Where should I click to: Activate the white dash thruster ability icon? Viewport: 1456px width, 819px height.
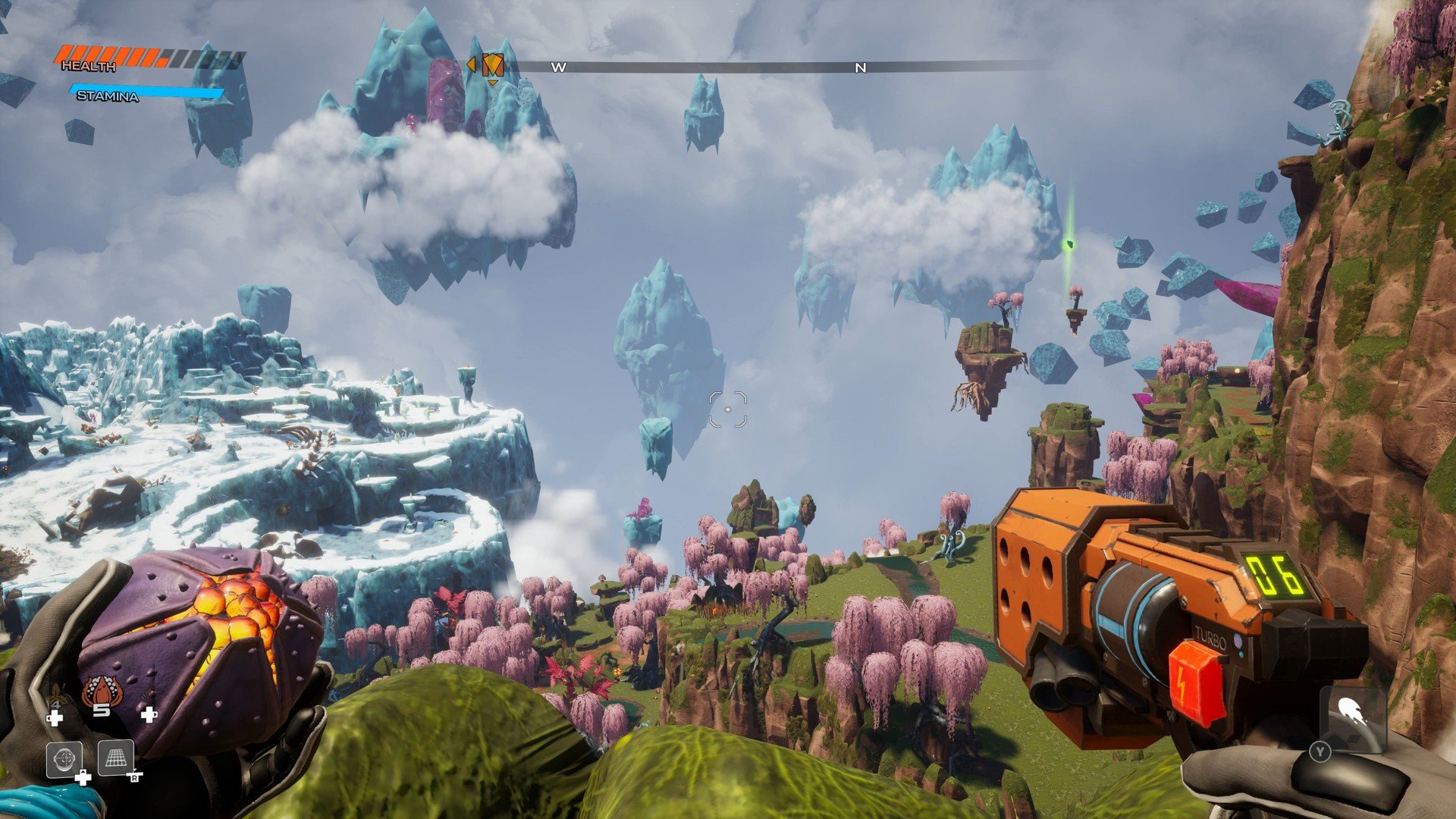[x=1354, y=714]
